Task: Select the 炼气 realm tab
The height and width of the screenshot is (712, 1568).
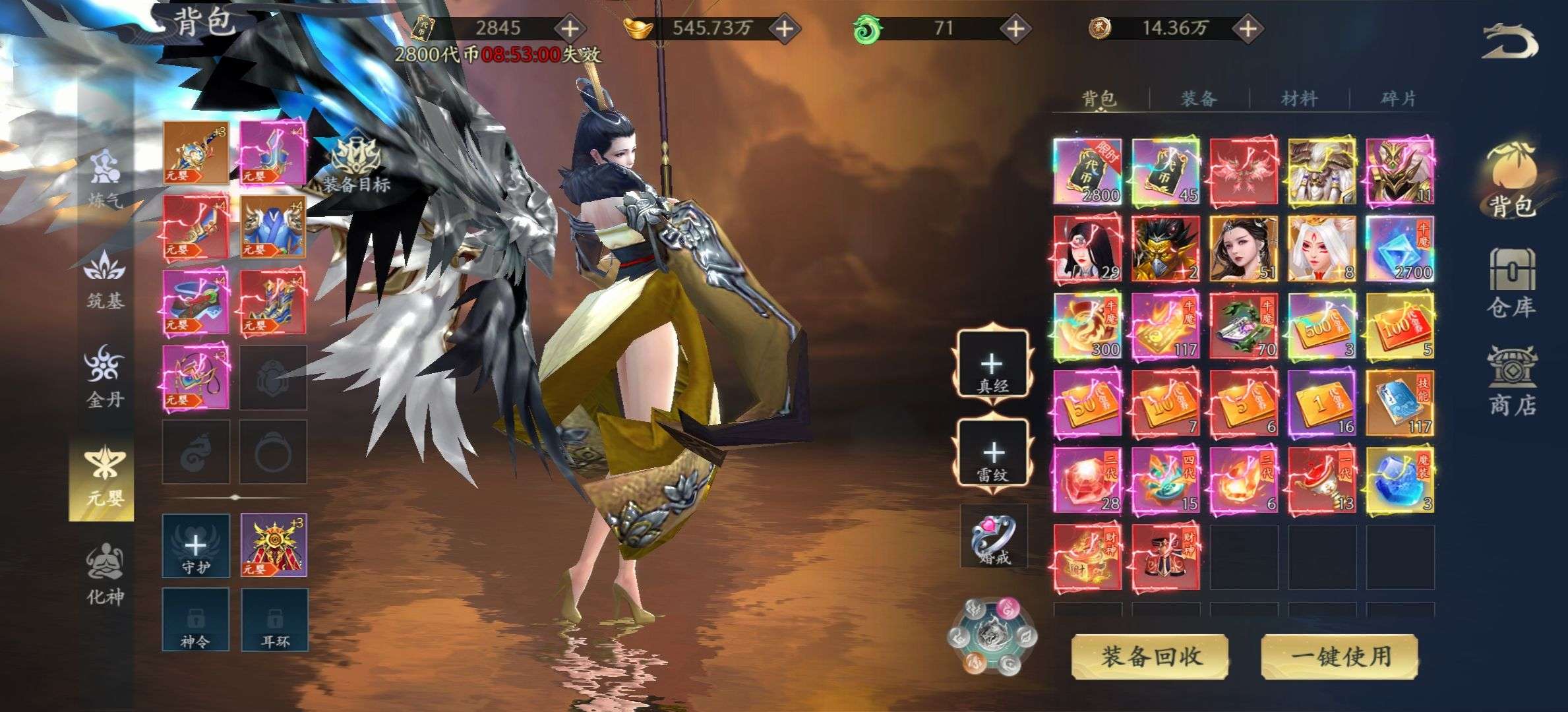Action: [105, 179]
